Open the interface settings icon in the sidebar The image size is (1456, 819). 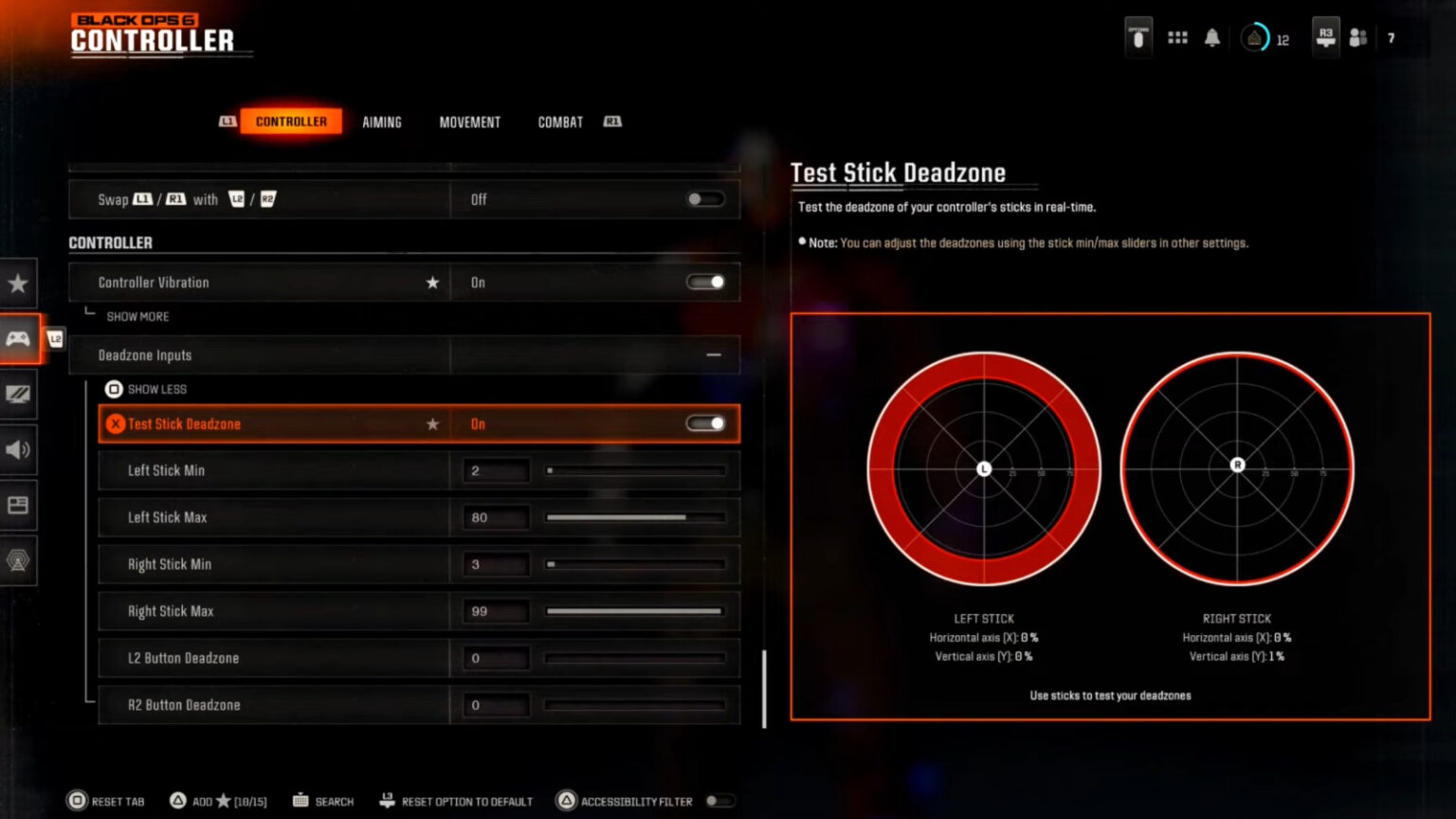coord(19,505)
